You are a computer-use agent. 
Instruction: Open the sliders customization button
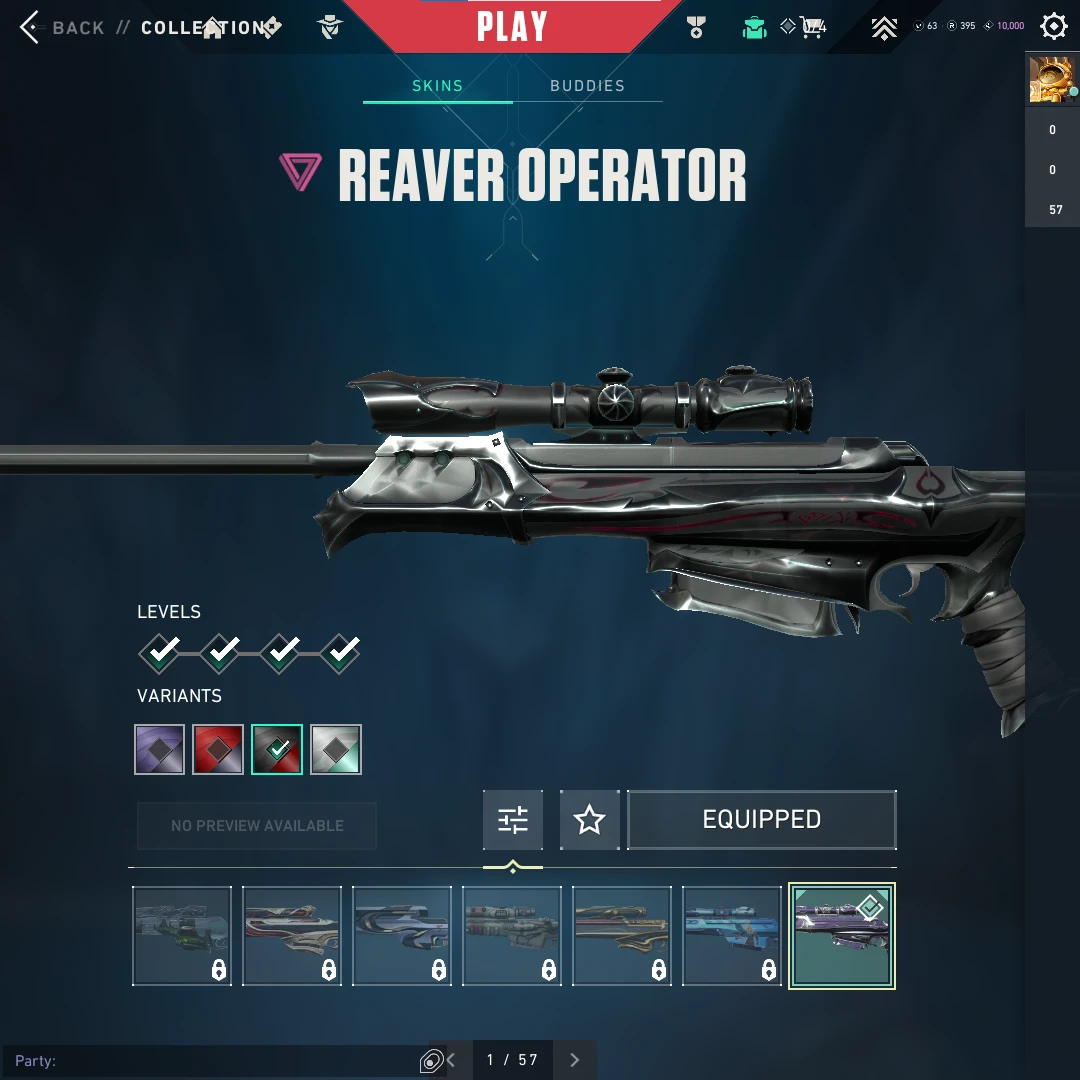(x=513, y=820)
